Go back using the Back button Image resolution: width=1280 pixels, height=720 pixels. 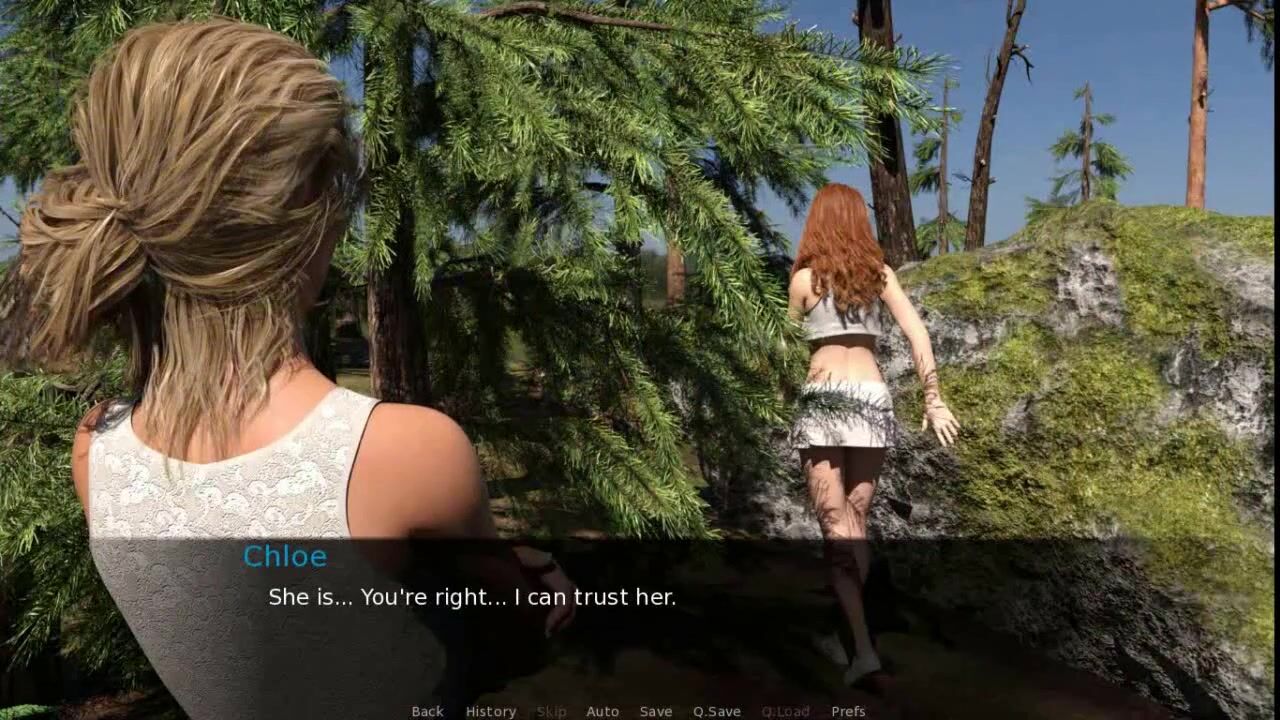tap(427, 711)
